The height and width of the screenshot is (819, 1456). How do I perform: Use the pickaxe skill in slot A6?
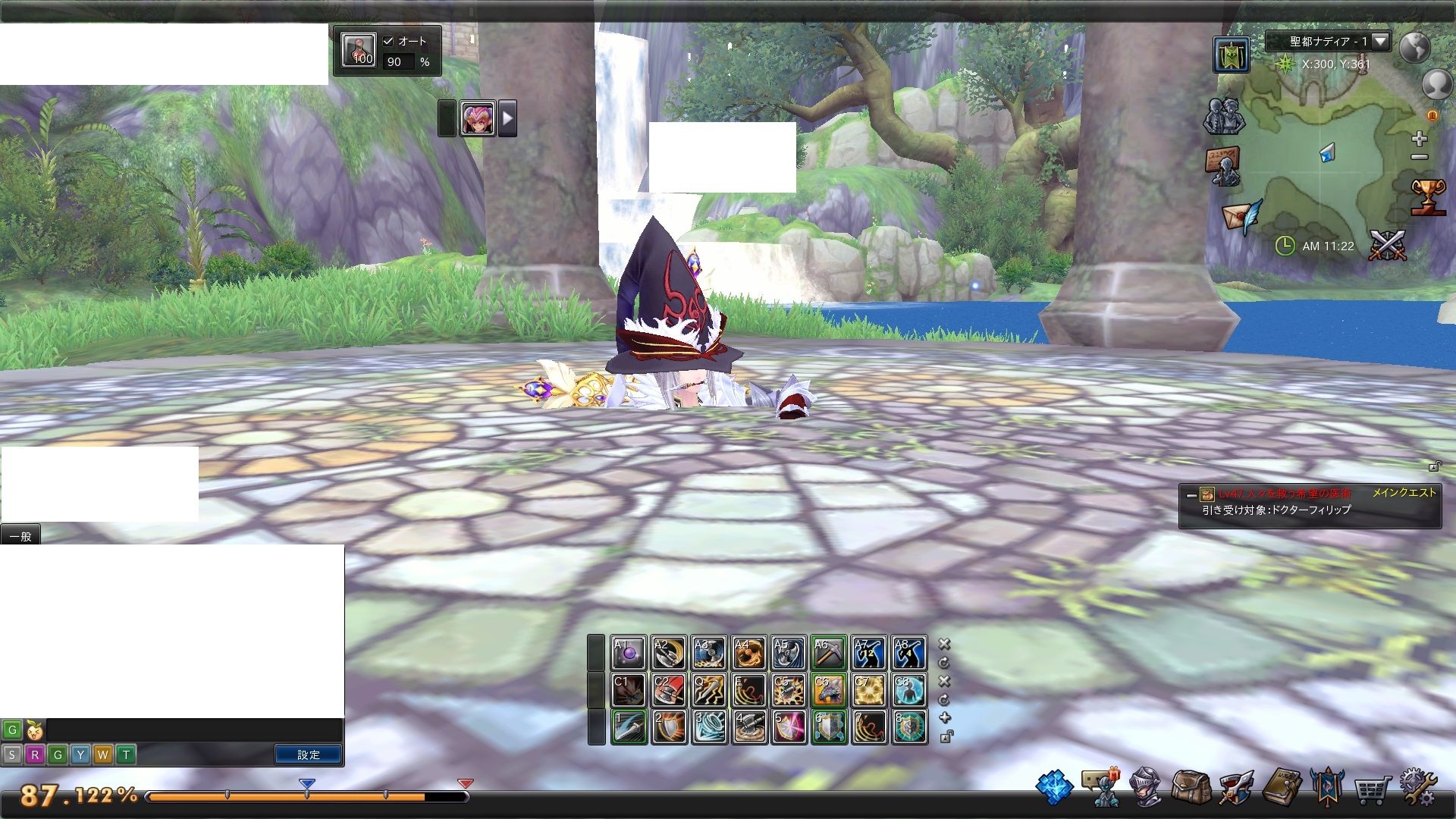[x=829, y=653]
